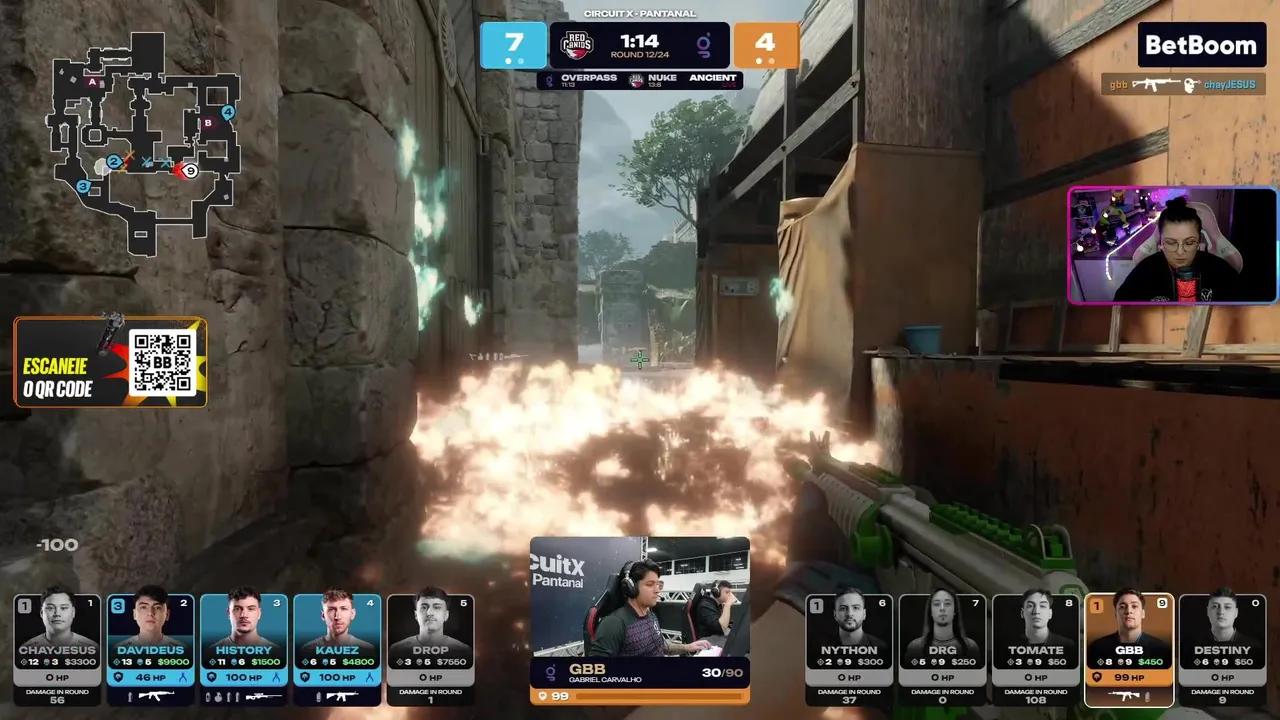This screenshot has width=1280, height=720.
Task: Select the rifle icon in the top-right kill feed
Action: coord(1155,84)
